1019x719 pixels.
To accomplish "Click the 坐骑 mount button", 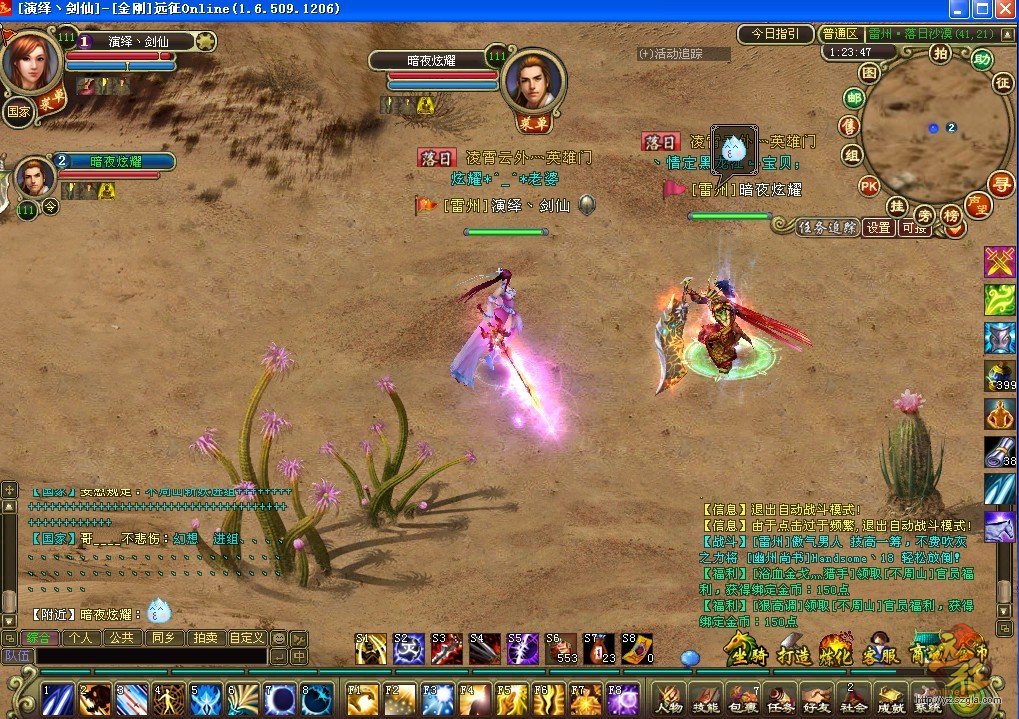I will tap(743, 651).
